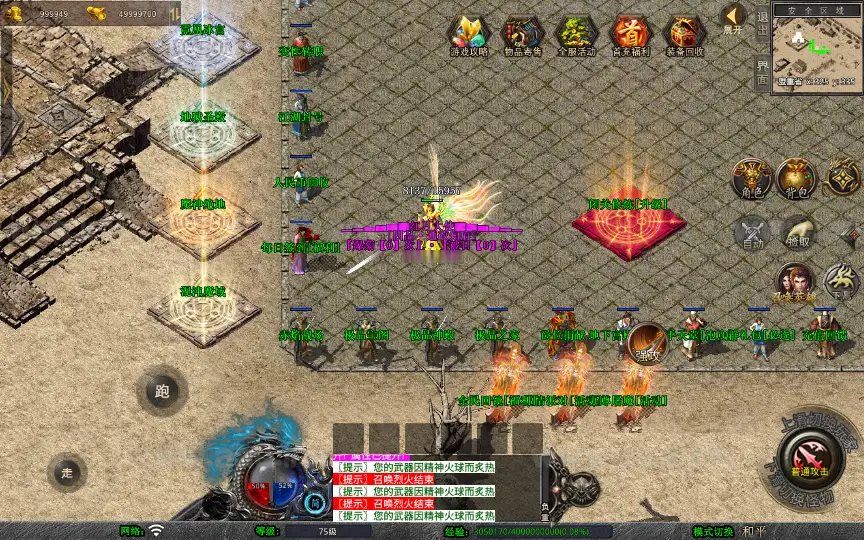Click the 展开 expand arrow button

pyautogui.click(x=733, y=20)
